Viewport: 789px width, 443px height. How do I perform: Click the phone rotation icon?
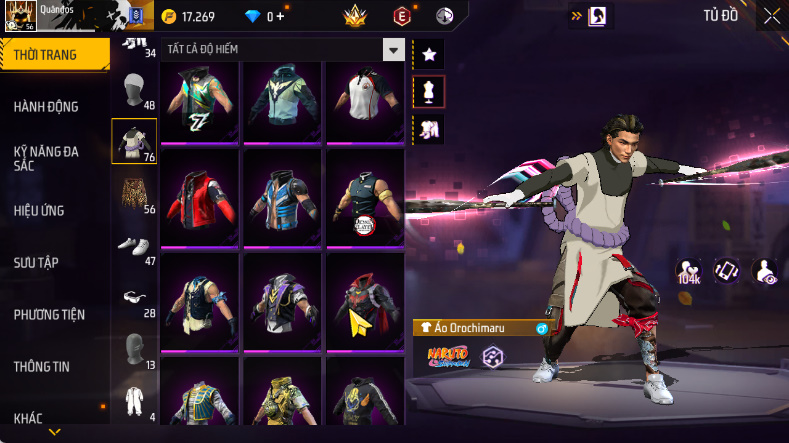[726, 271]
